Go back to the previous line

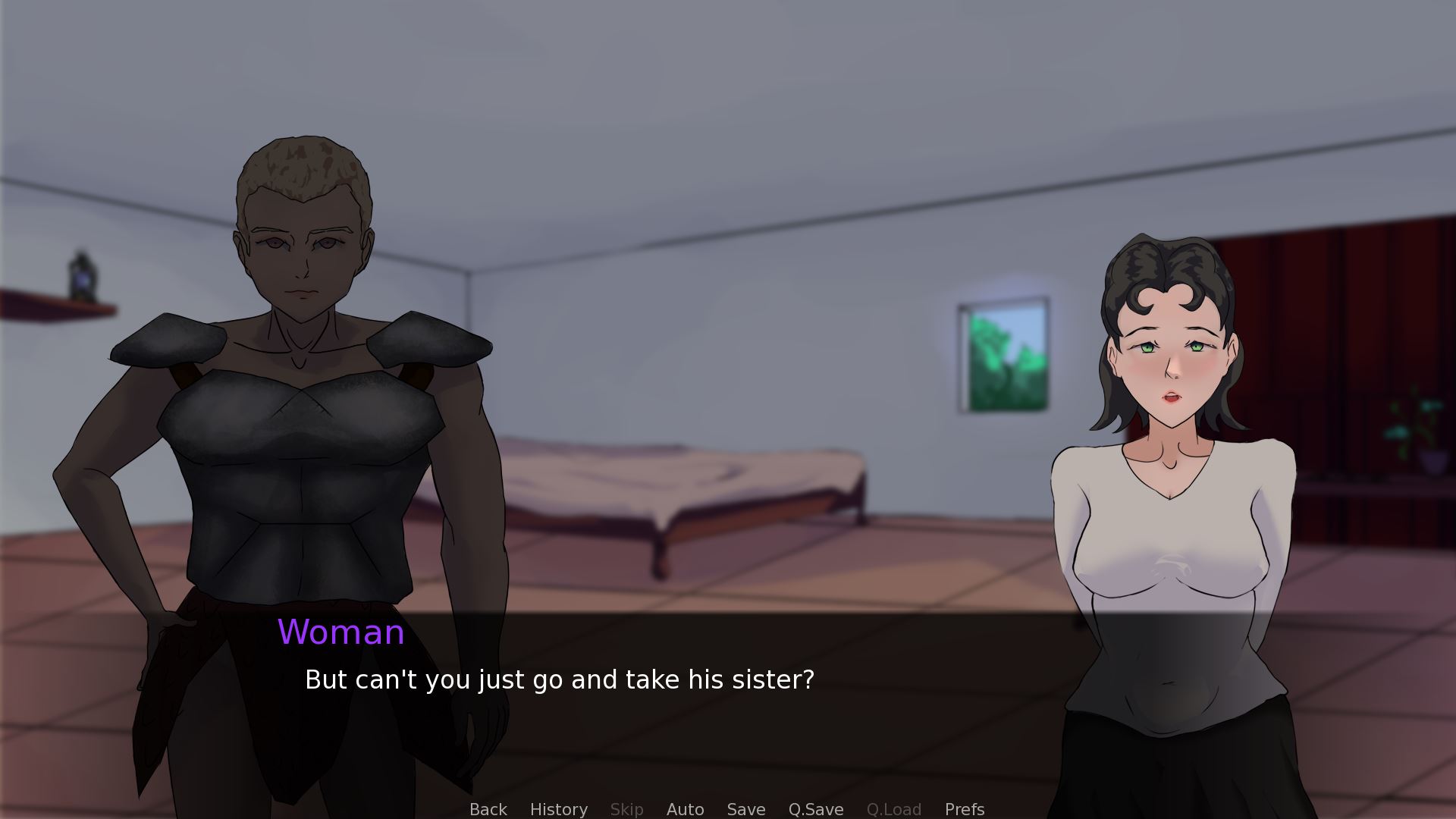coord(488,809)
